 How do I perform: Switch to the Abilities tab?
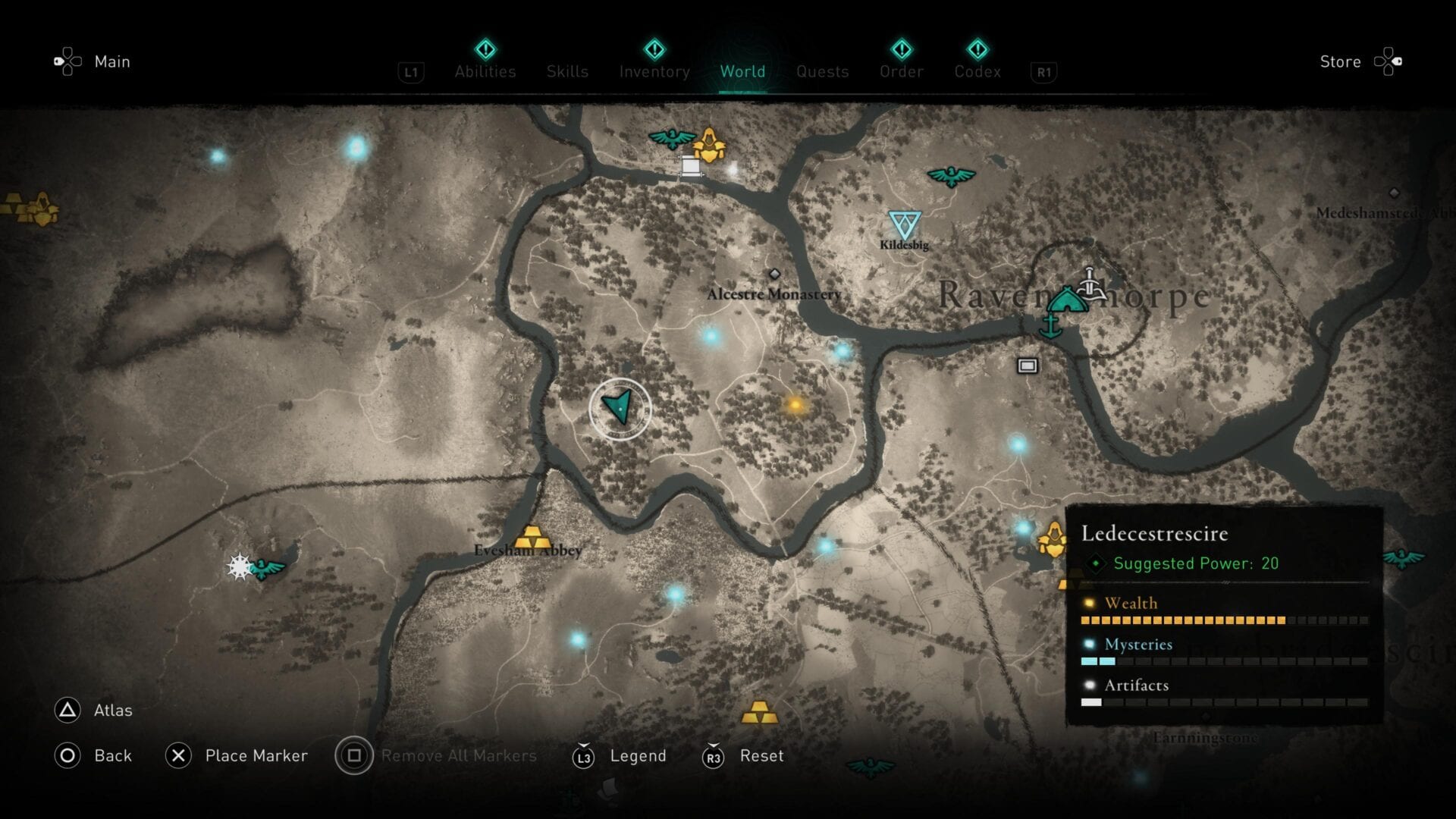click(485, 71)
